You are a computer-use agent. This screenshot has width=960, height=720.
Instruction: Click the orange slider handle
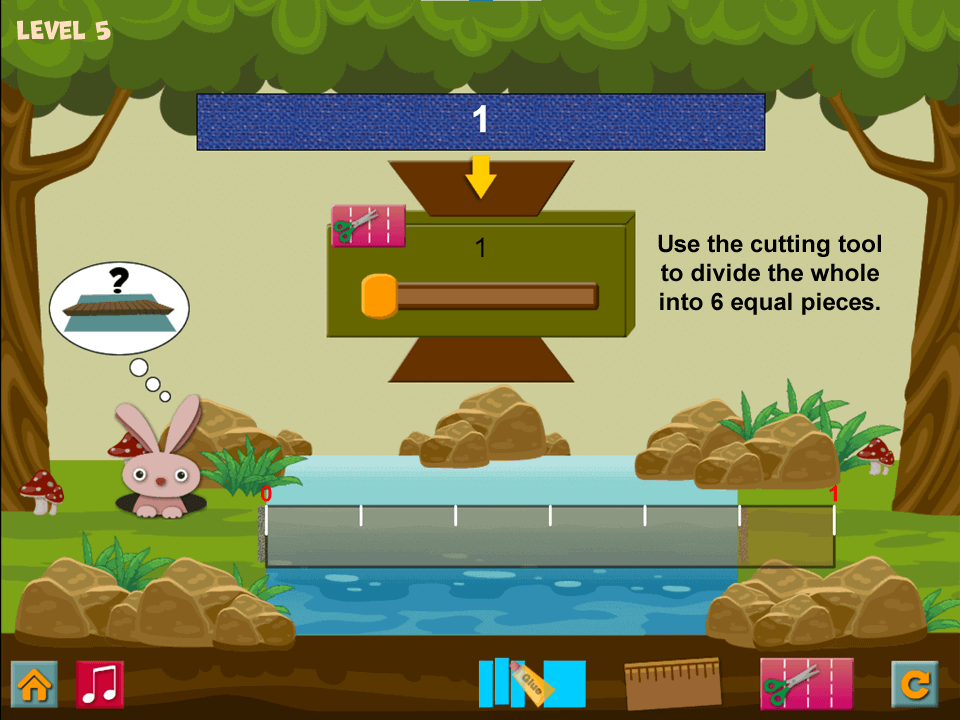pyautogui.click(x=379, y=296)
